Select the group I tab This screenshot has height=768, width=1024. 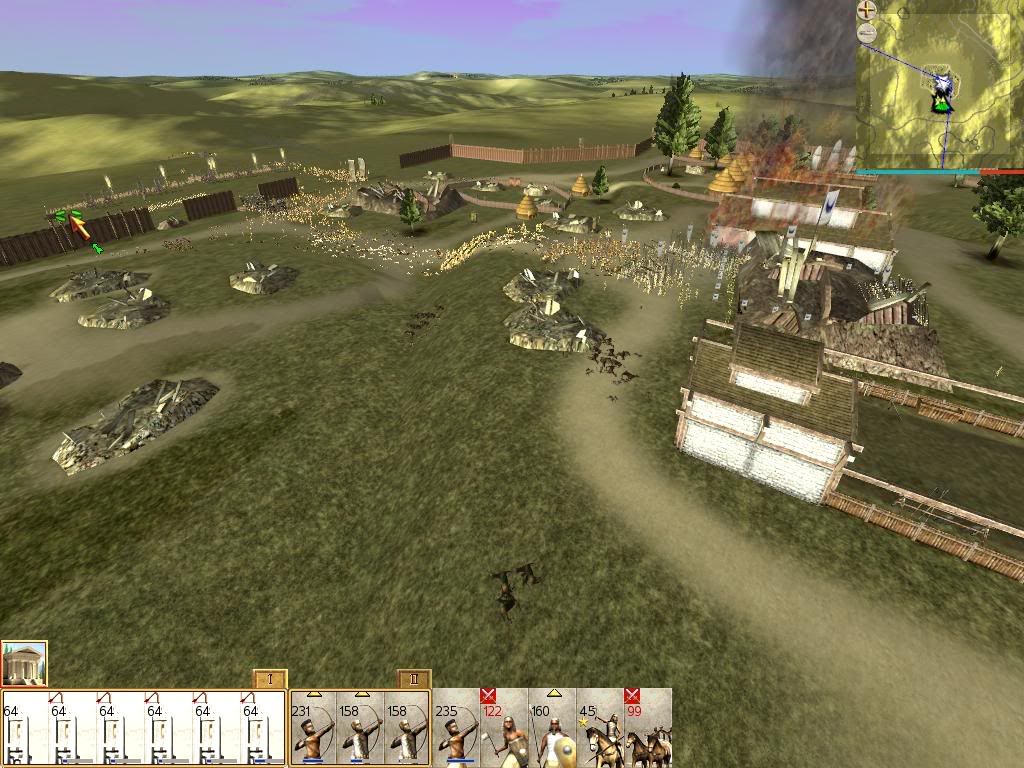pyautogui.click(x=270, y=679)
